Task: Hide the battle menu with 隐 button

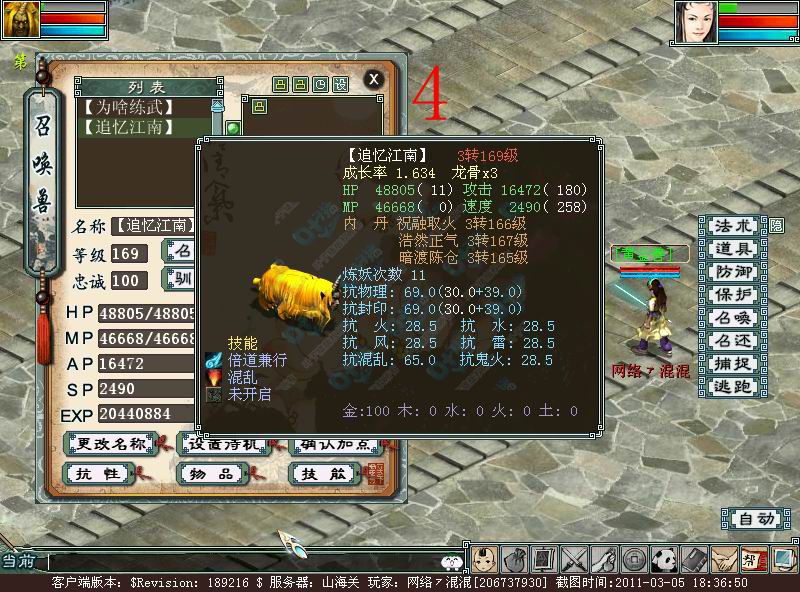Action: (776, 226)
